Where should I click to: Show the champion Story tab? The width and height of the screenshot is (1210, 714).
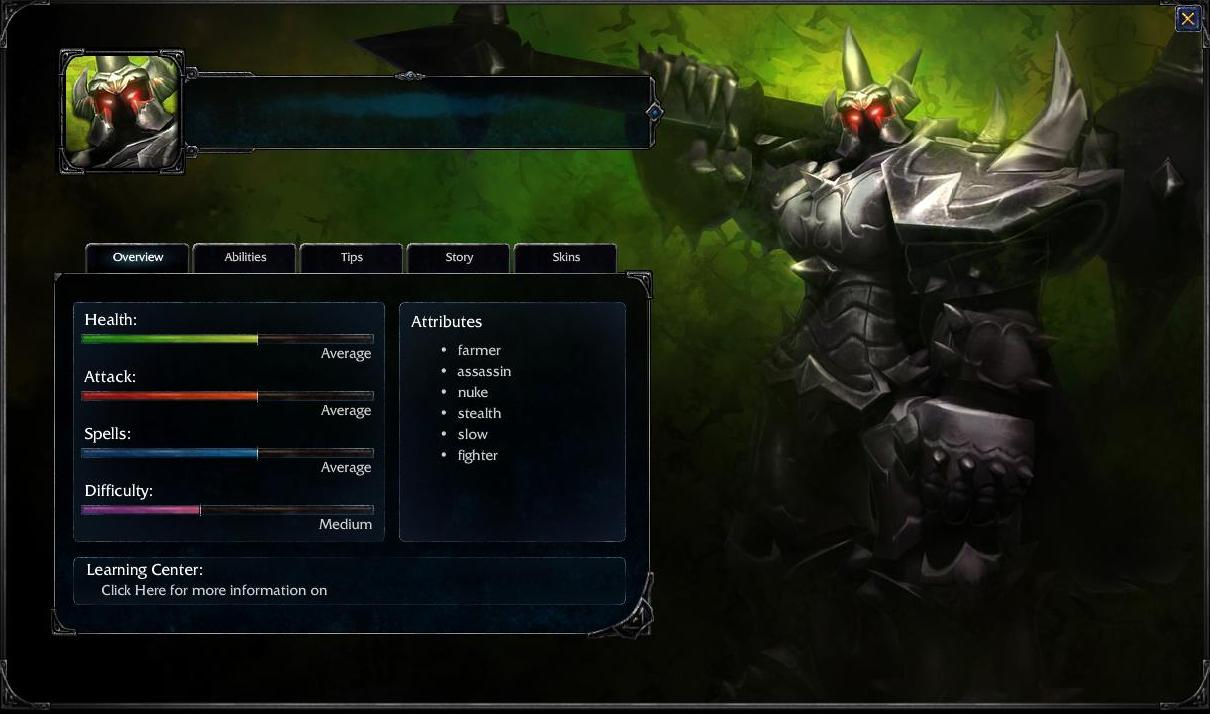point(459,257)
